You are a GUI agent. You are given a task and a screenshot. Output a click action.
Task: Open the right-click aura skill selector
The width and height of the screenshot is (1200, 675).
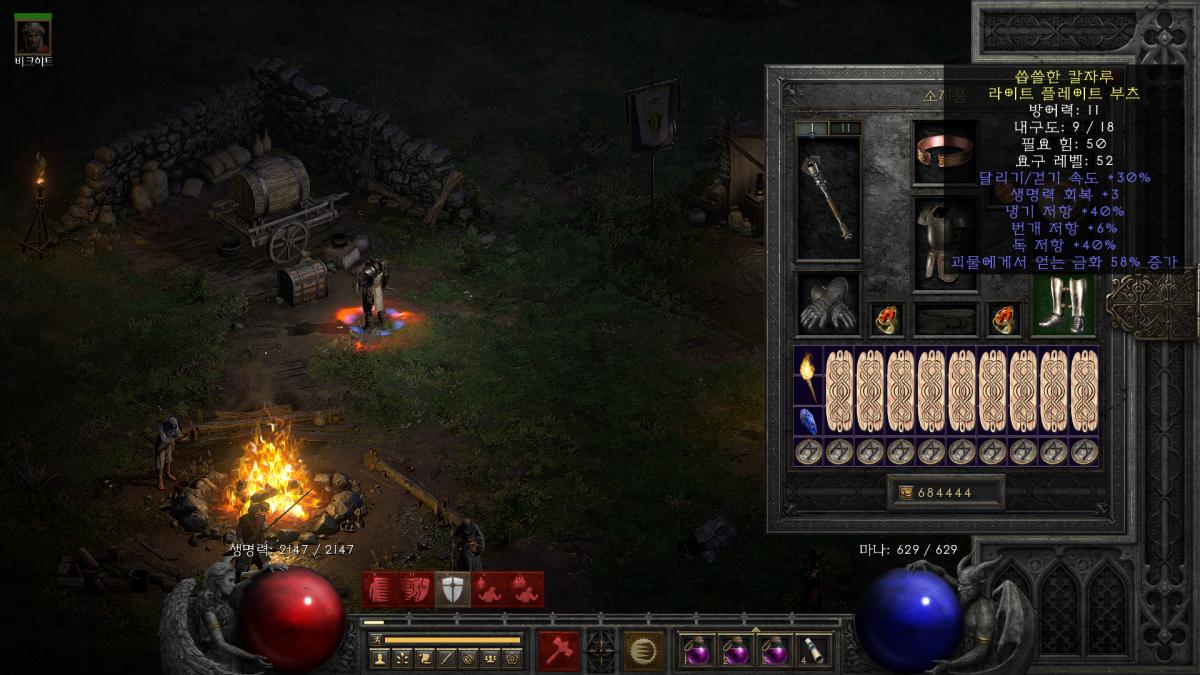[643, 650]
